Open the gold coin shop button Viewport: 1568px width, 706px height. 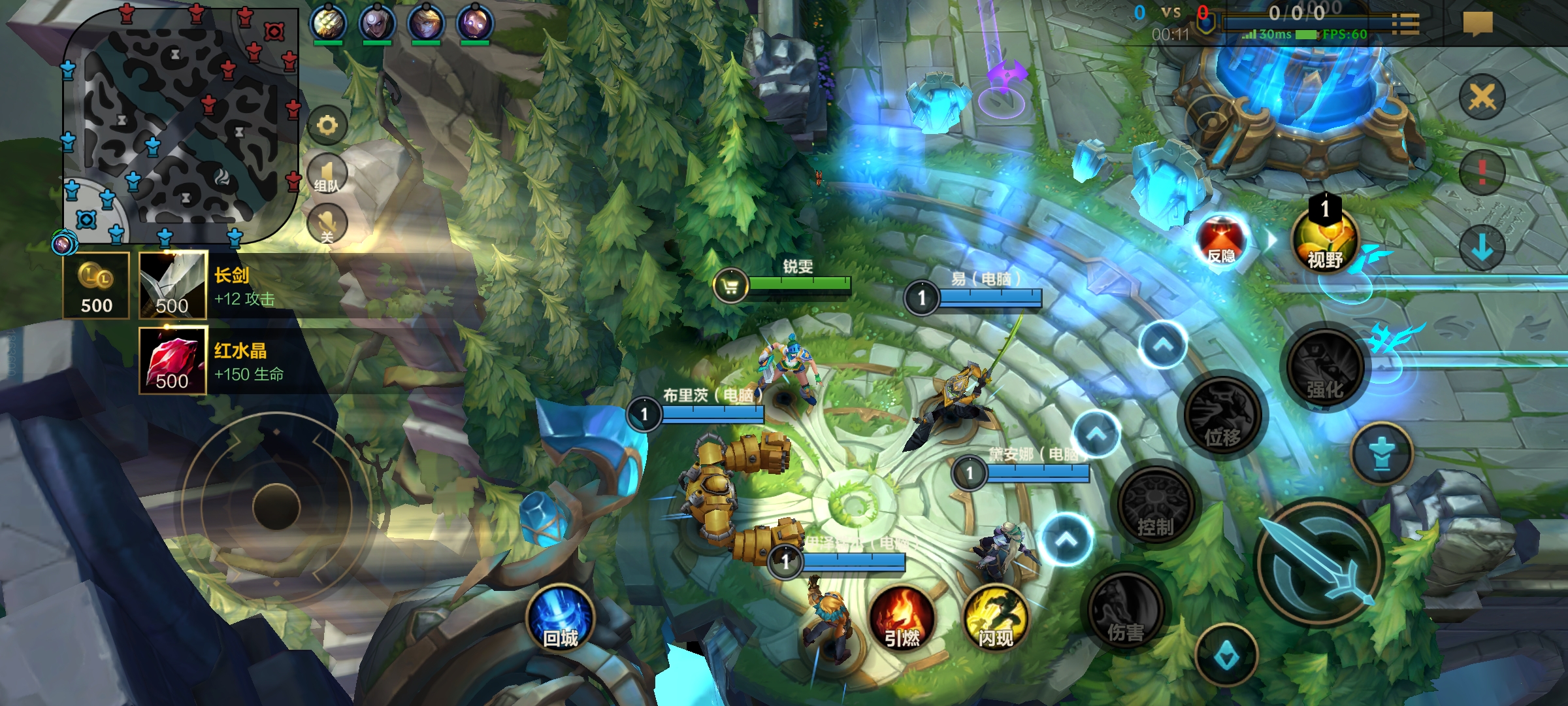(96, 286)
